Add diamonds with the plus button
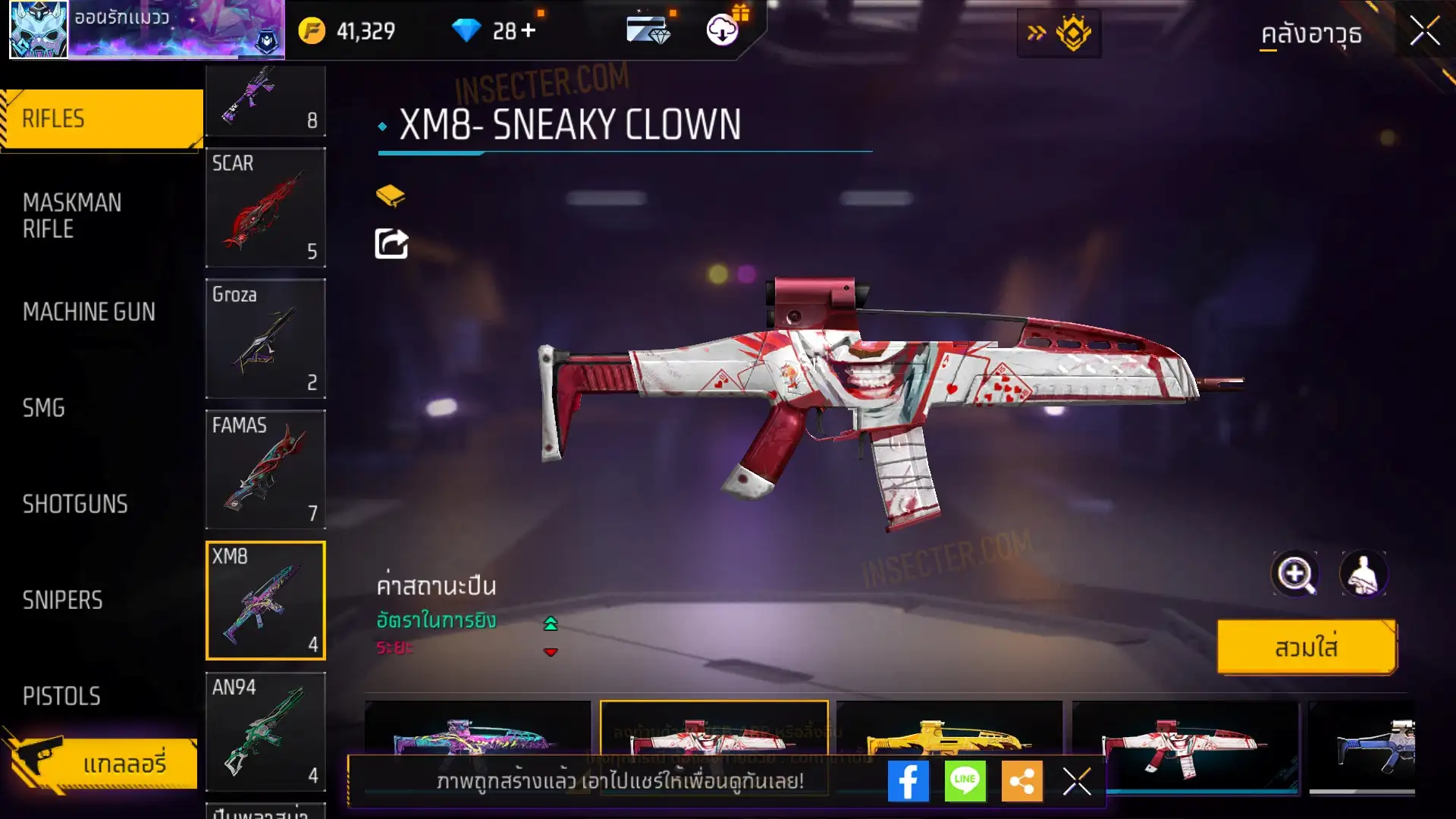Viewport: 1456px width, 819px height. [529, 30]
